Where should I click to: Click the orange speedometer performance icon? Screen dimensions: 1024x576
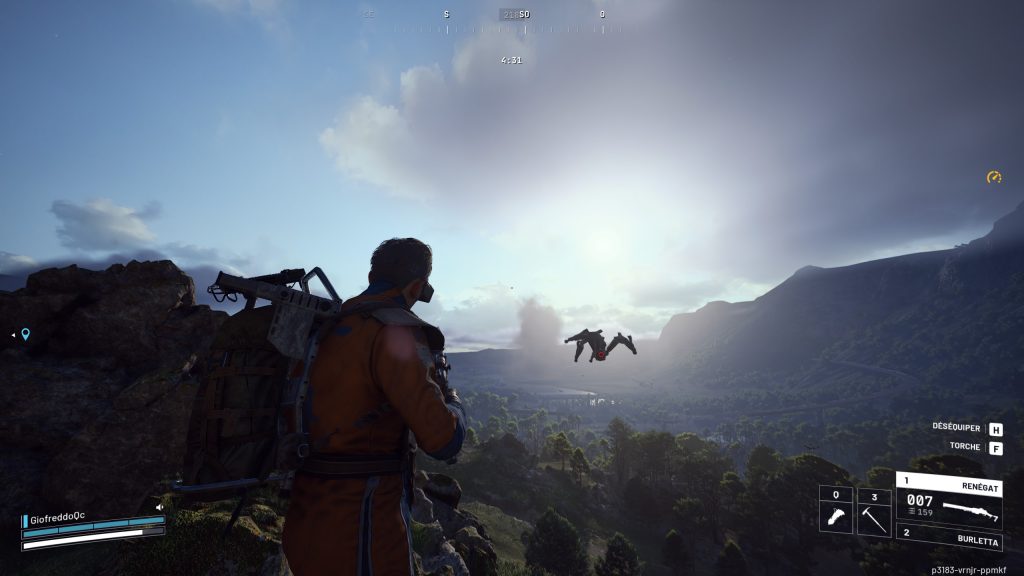(x=994, y=178)
